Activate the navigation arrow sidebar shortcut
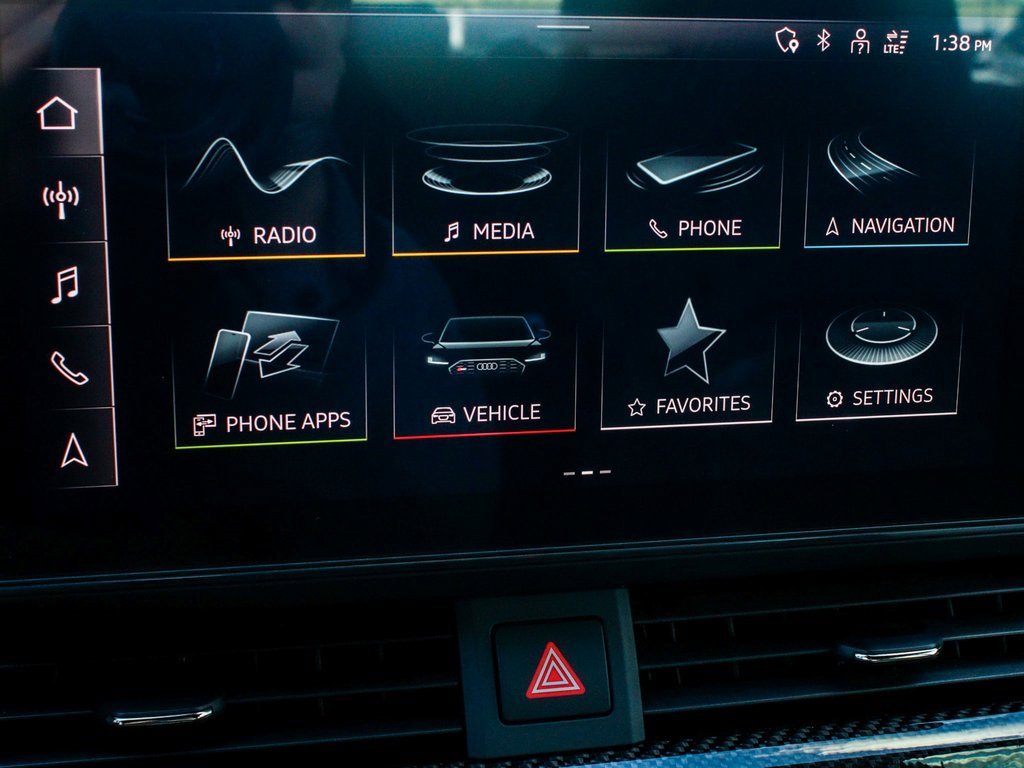The height and width of the screenshot is (768, 1024). 74,451
